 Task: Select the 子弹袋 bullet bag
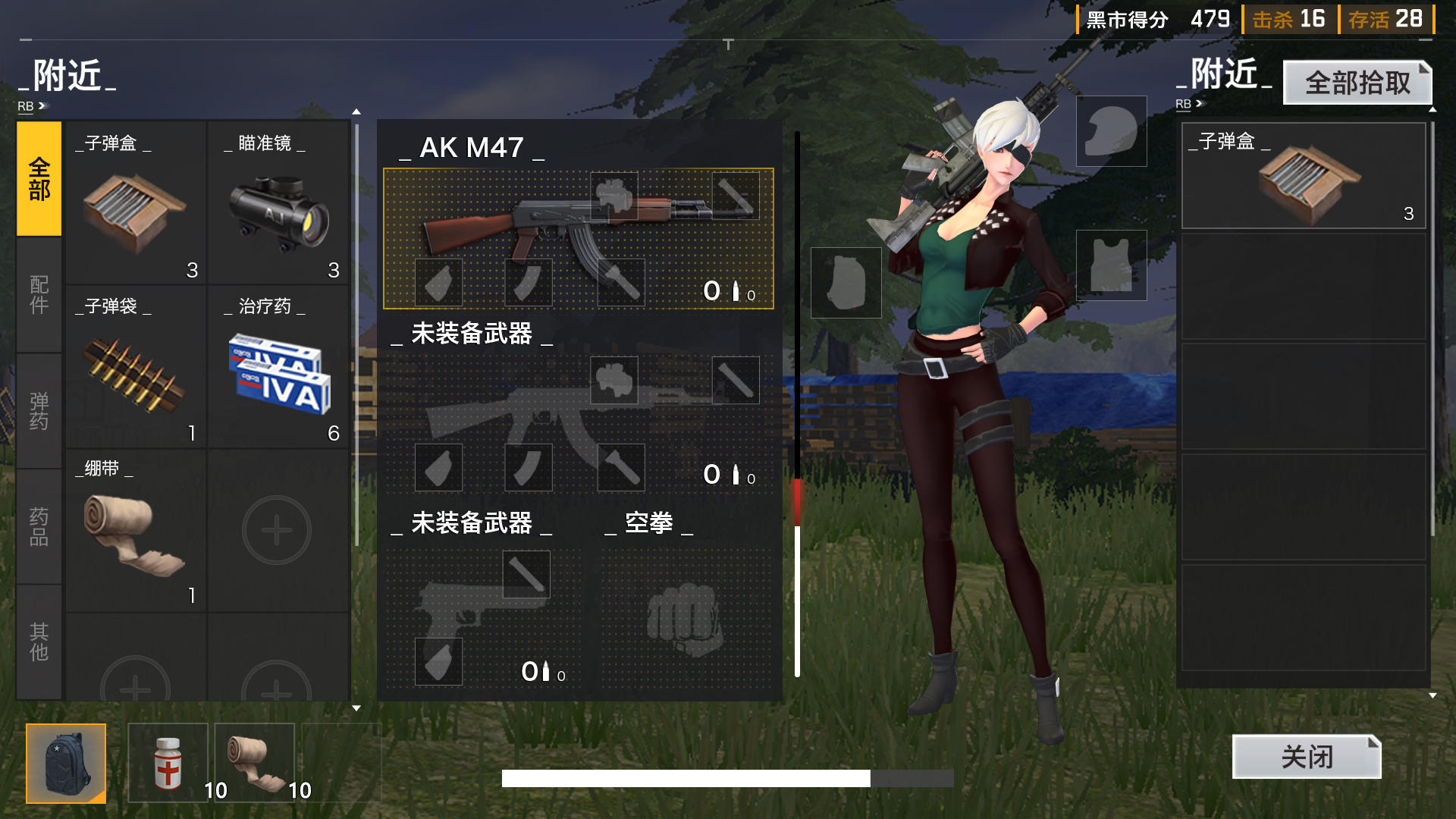coord(135,375)
